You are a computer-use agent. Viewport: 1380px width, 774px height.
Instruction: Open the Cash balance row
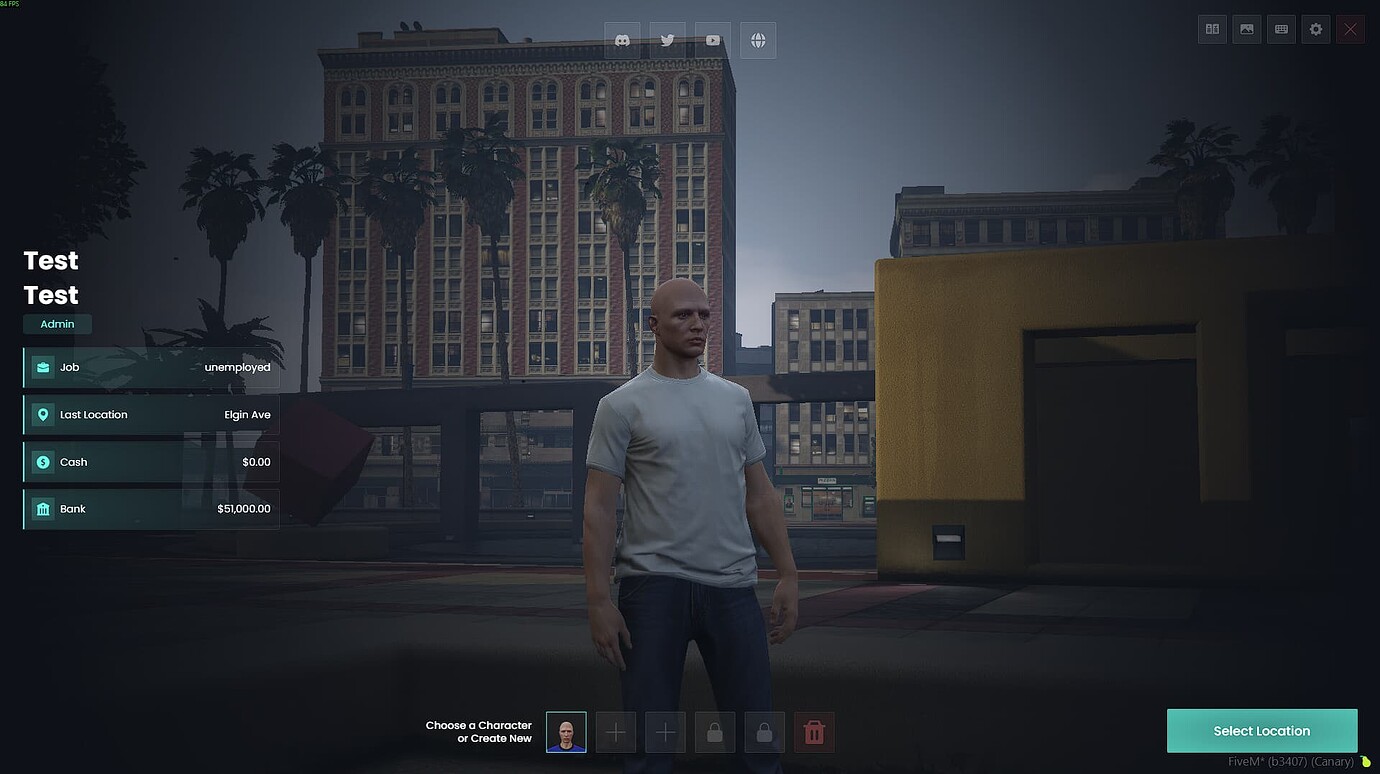point(150,461)
